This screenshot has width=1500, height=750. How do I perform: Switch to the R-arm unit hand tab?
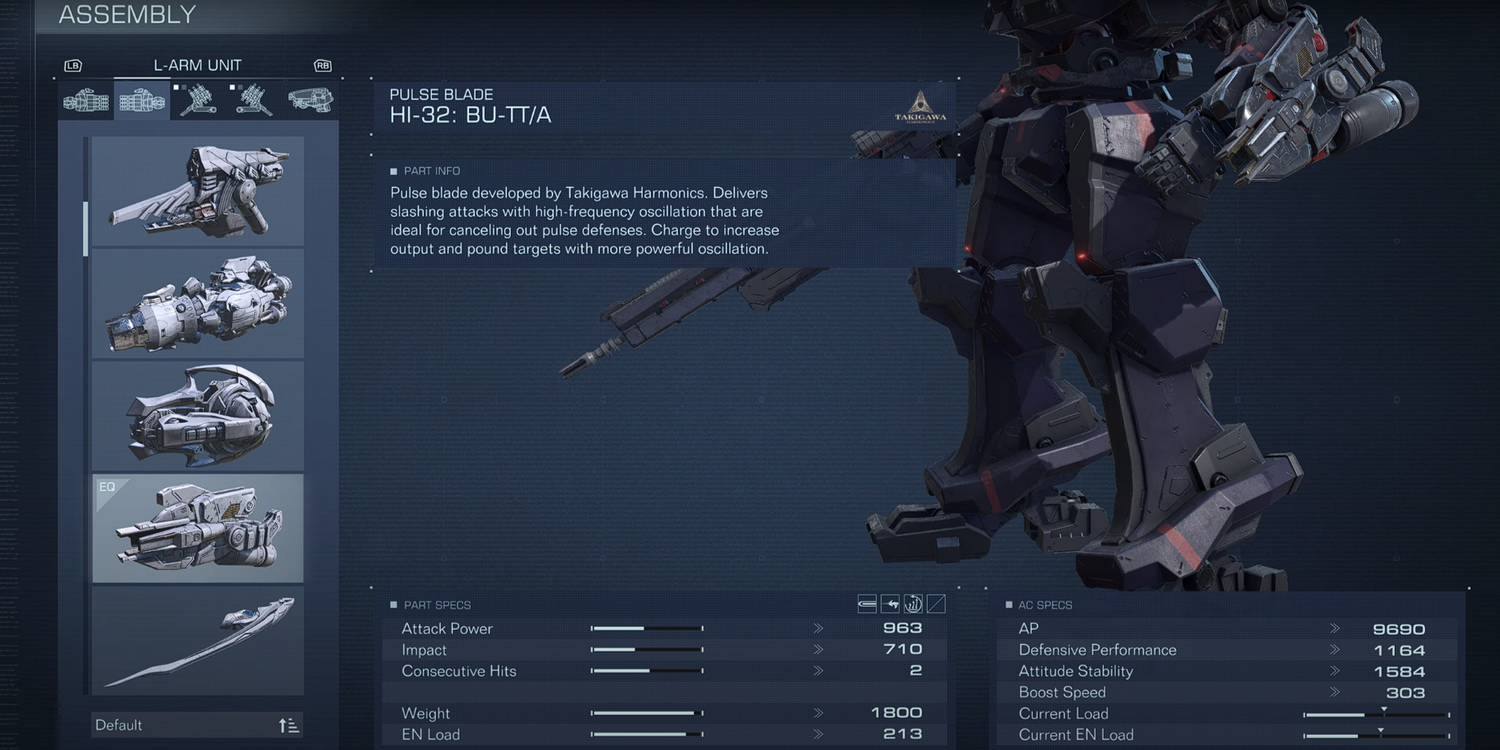point(85,101)
